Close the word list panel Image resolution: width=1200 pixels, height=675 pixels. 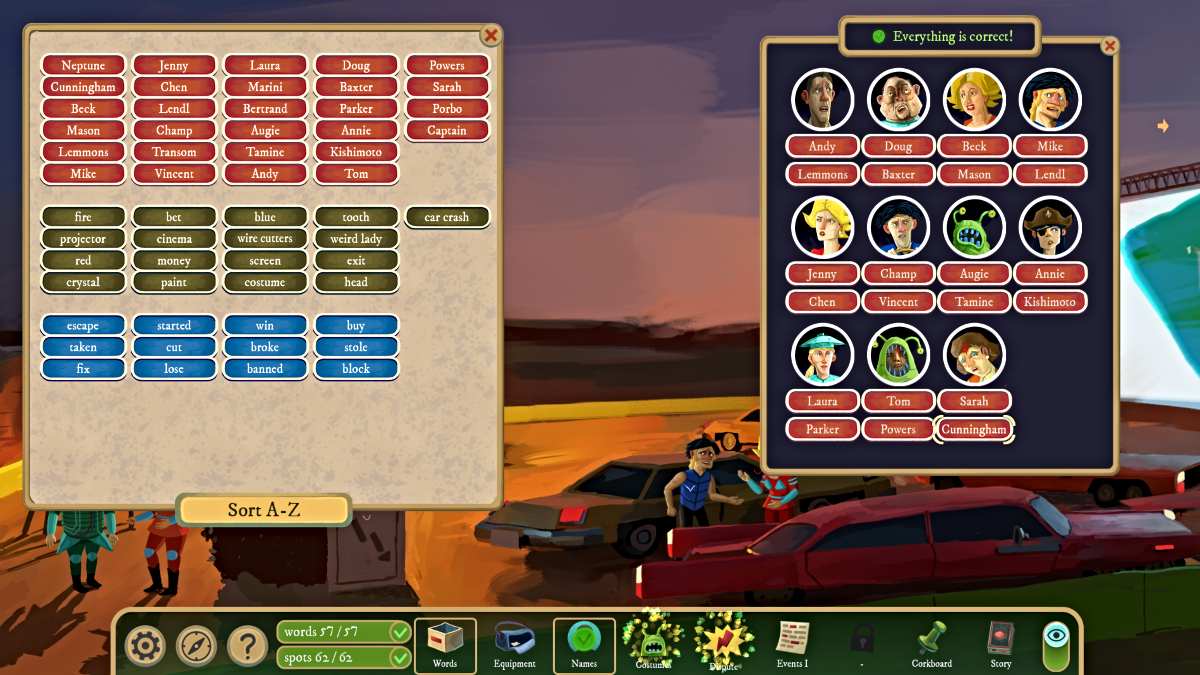tap(491, 35)
